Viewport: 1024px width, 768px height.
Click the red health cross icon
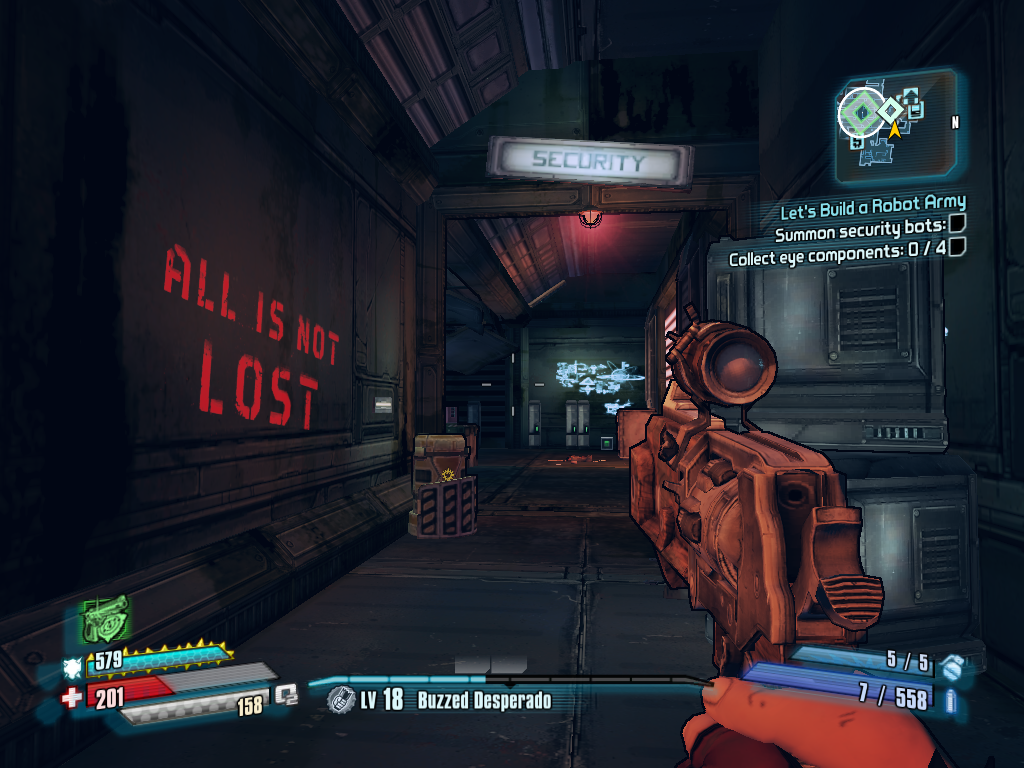72,697
